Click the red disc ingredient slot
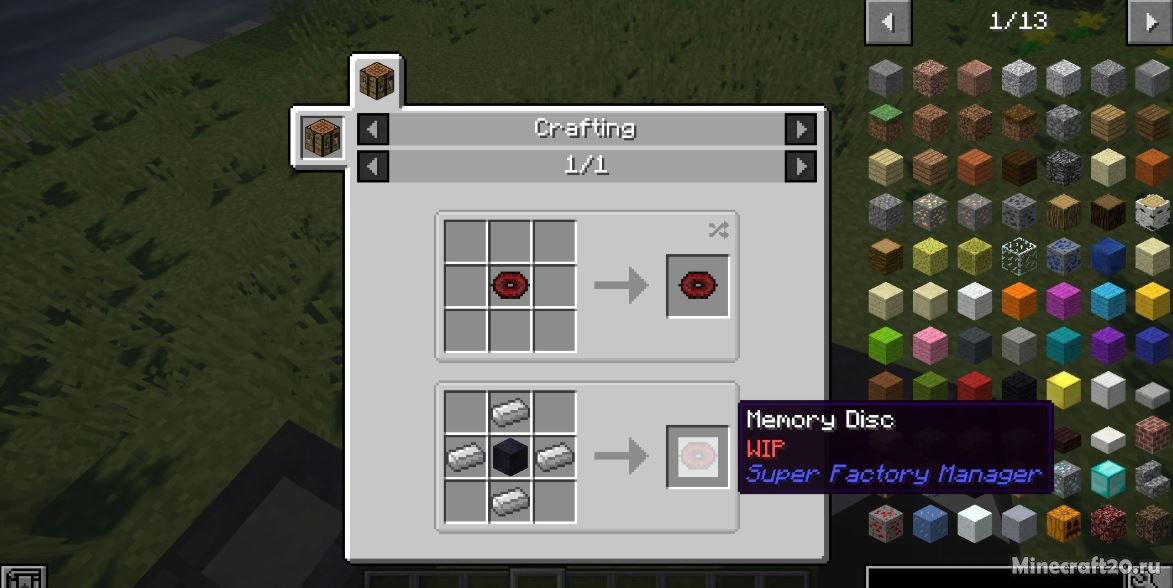1173x588 pixels. click(510, 287)
